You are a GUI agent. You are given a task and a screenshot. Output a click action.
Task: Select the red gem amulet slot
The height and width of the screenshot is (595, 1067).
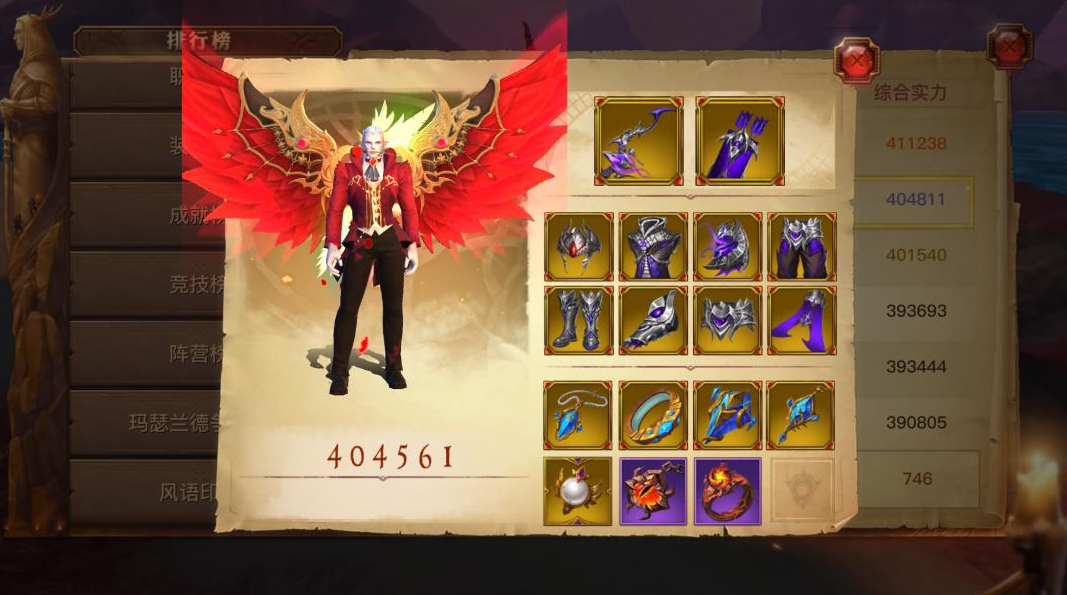pyautogui.click(x=653, y=491)
